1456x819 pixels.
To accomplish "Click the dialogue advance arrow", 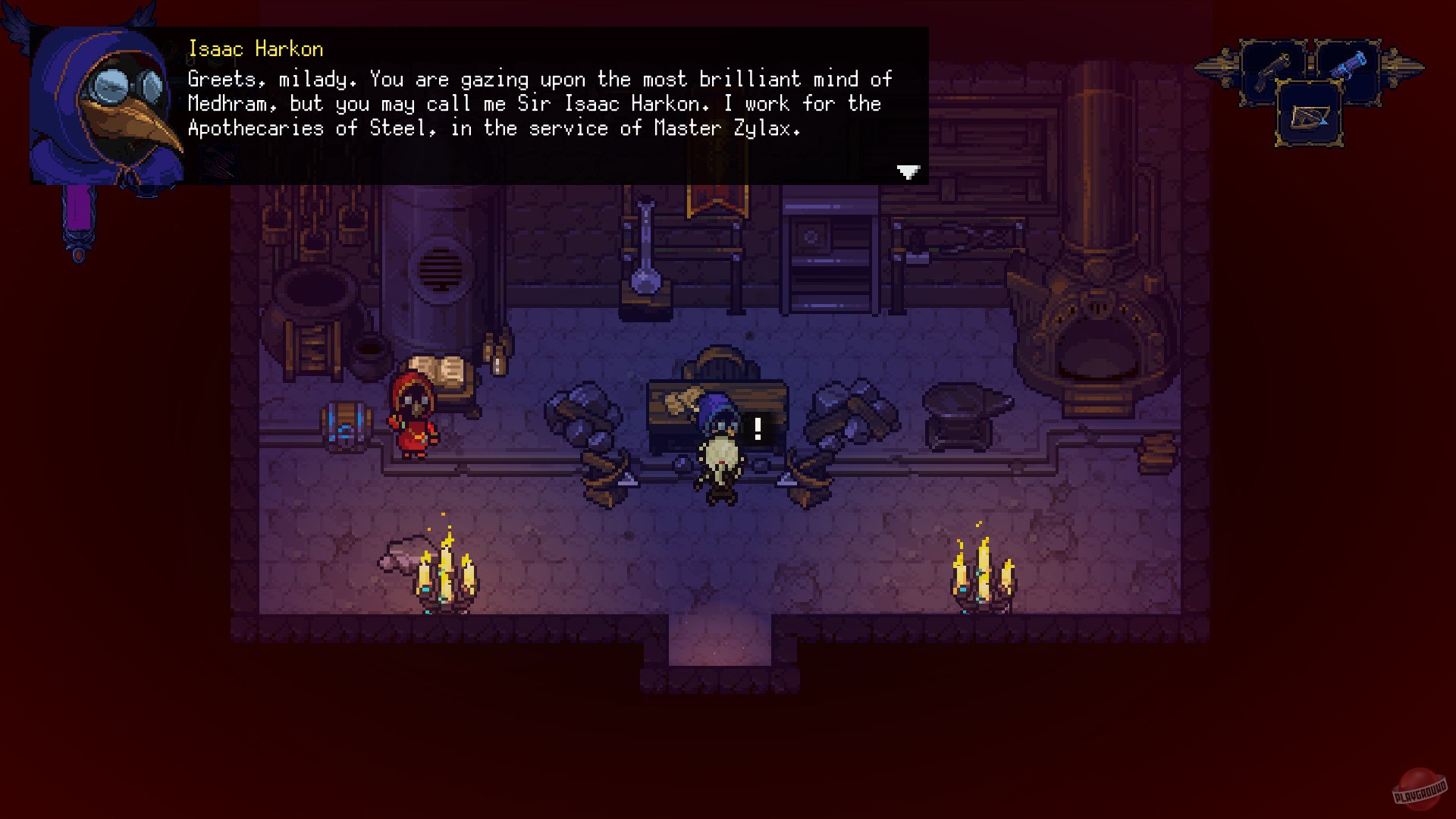I will 907,173.
